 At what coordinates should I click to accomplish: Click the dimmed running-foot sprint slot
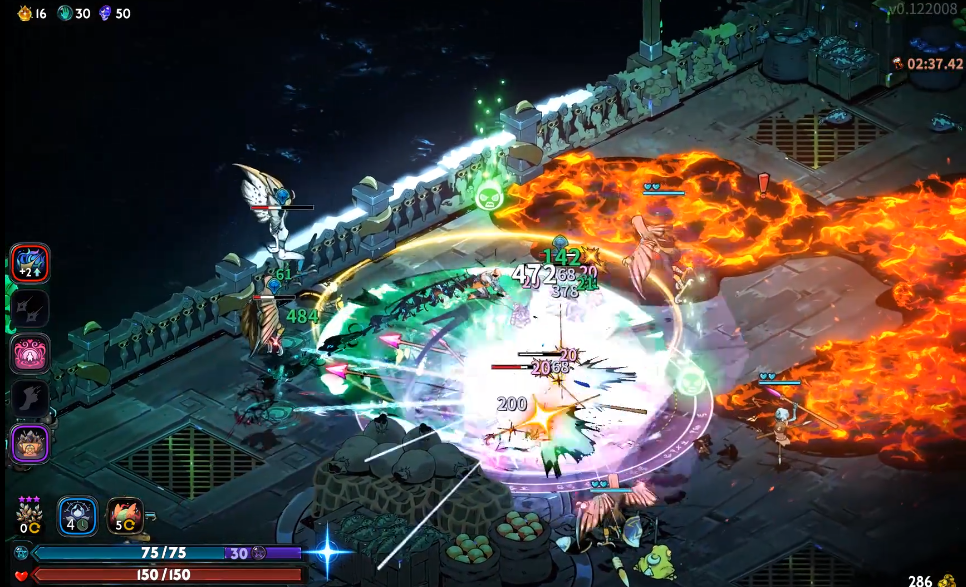[30, 398]
